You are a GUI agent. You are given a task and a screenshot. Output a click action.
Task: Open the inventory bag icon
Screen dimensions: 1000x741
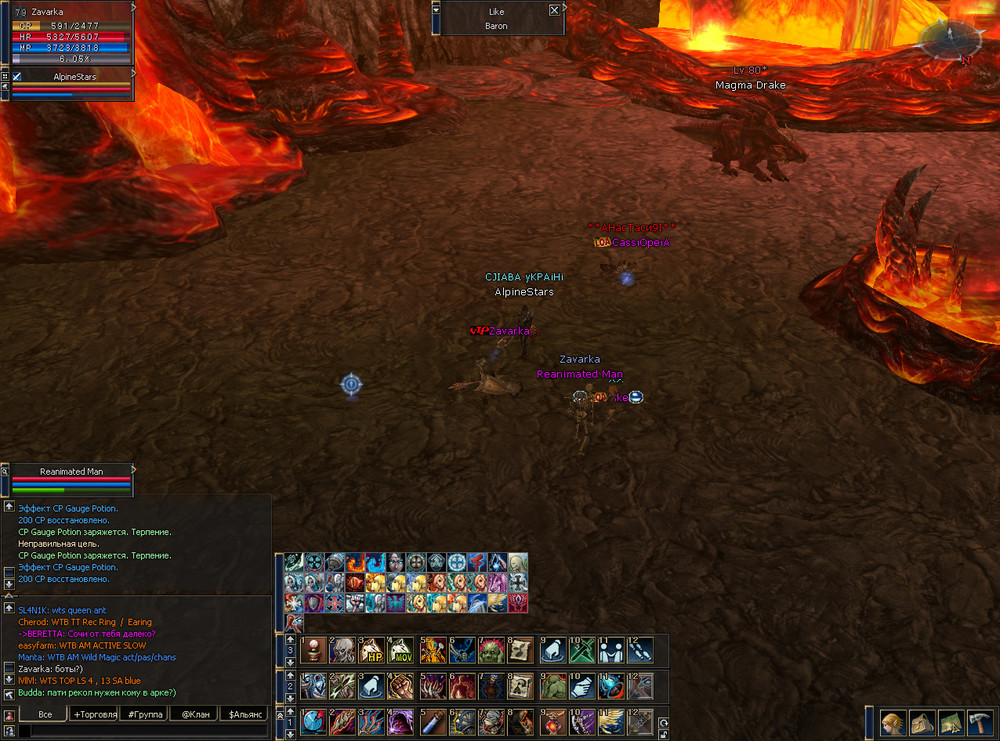pos(921,722)
